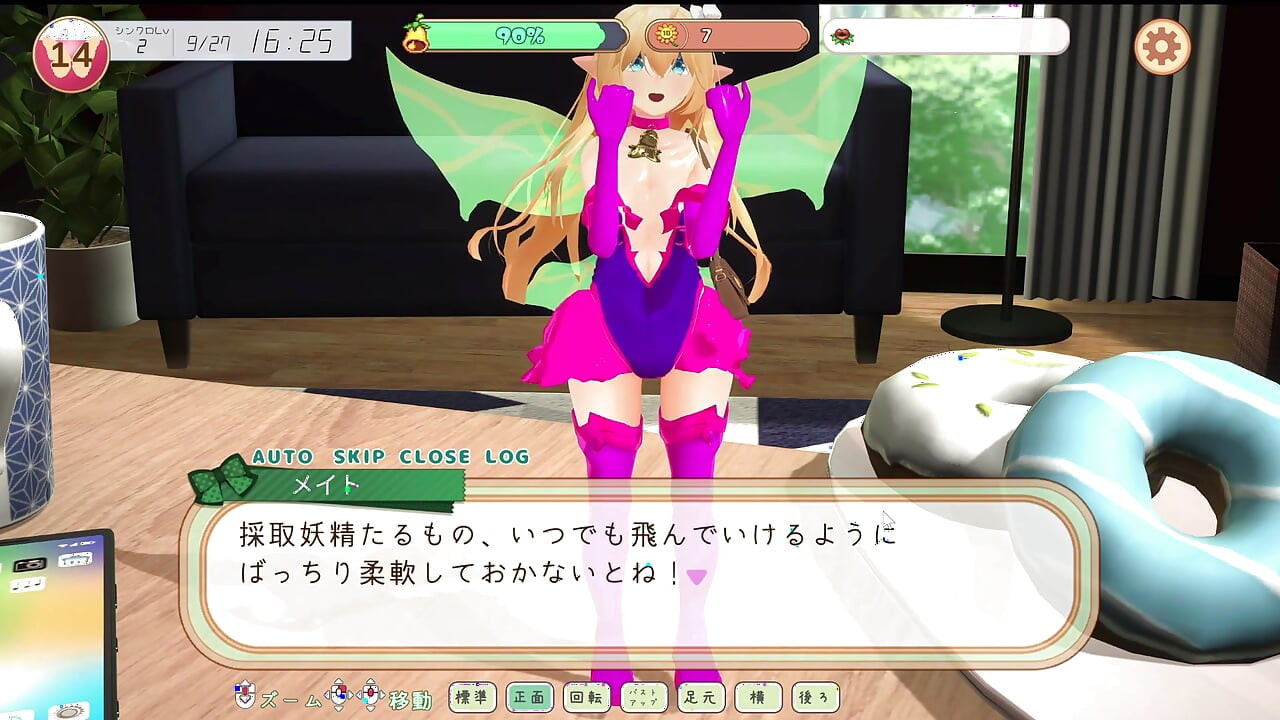Click the sunflower currency icon showing 7
This screenshot has height=720, width=1280.
click(668, 35)
